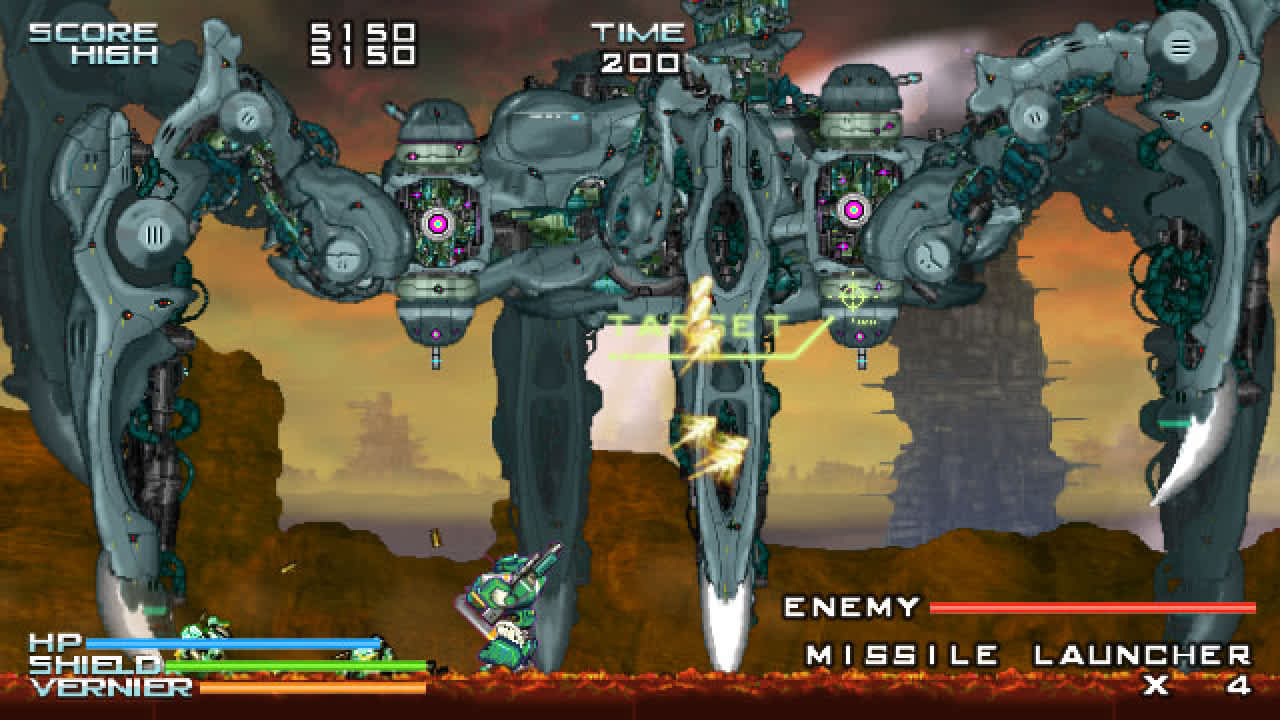Click the right glowing pink core on the boss
The image size is (1280, 720).
coord(851,209)
